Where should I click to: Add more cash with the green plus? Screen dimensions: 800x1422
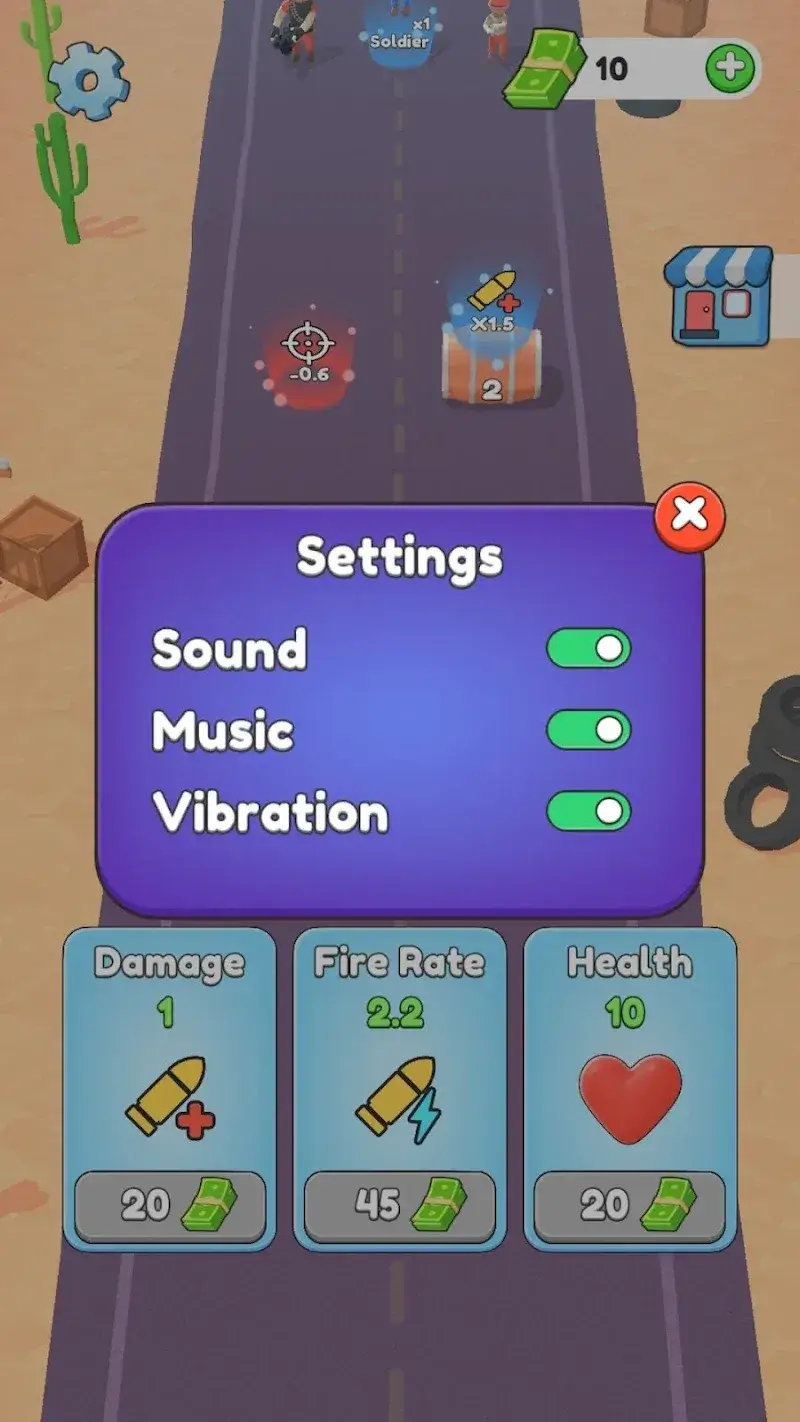point(730,68)
